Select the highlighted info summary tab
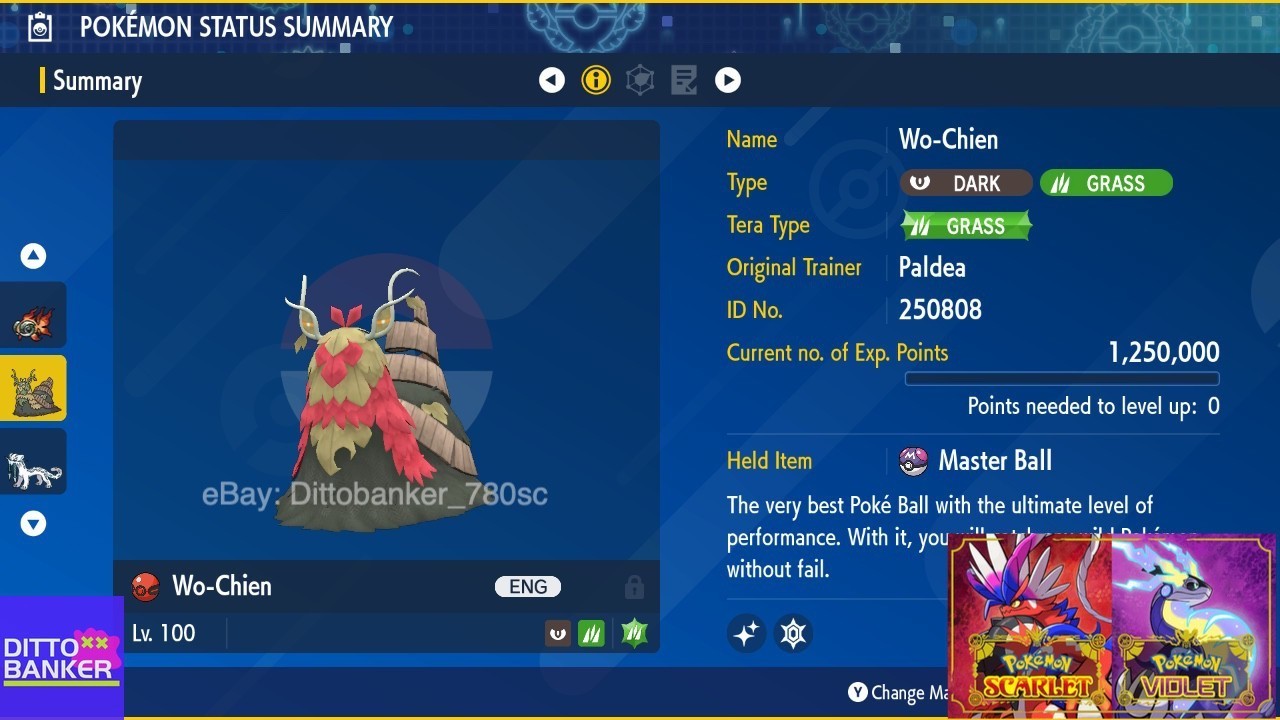Screen dimensions: 1280x720 pos(596,80)
